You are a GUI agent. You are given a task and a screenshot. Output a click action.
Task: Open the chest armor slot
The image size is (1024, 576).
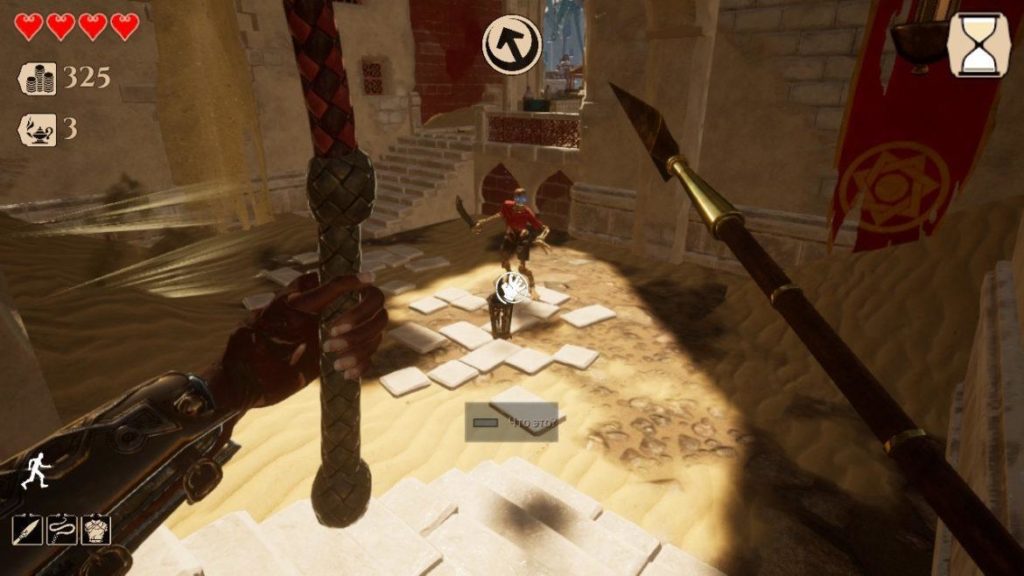96,530
